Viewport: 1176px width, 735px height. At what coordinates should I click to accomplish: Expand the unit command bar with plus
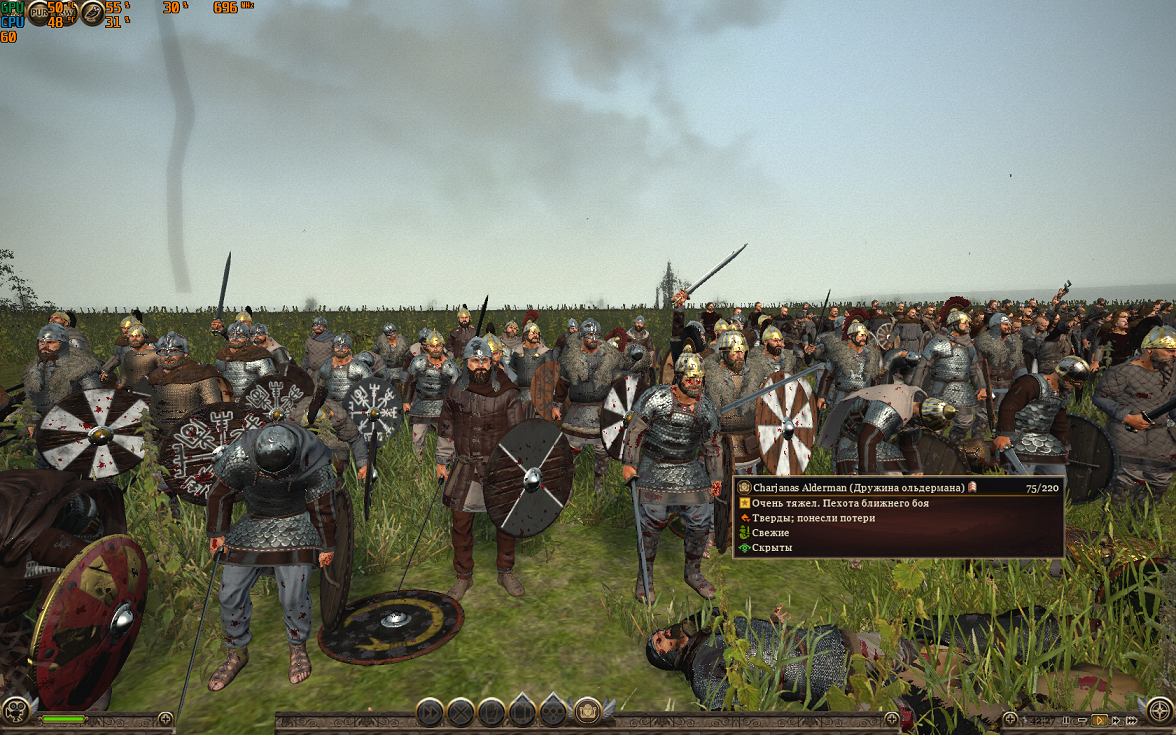891,718
